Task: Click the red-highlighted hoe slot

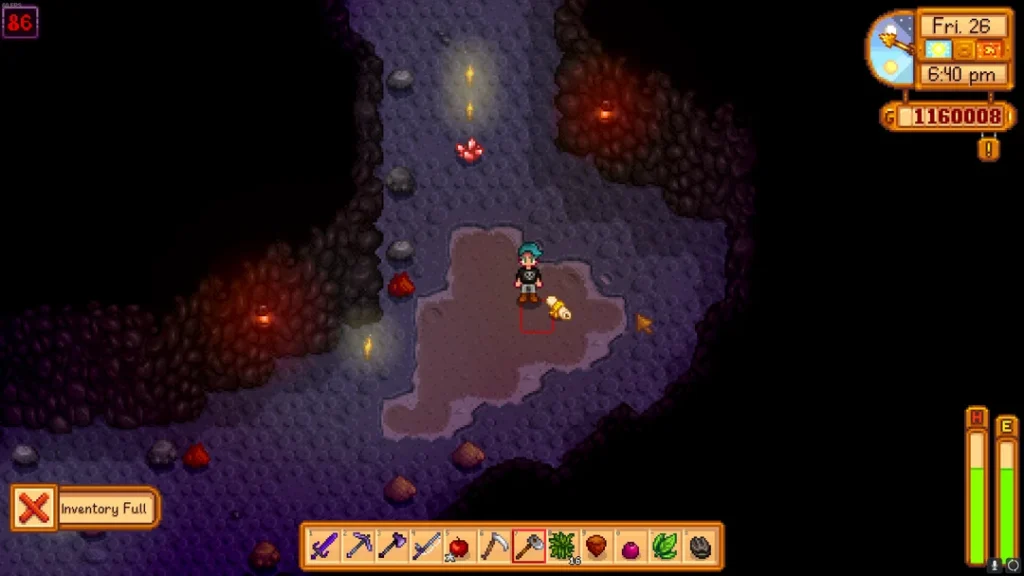Action: click(x=528, y=546)
